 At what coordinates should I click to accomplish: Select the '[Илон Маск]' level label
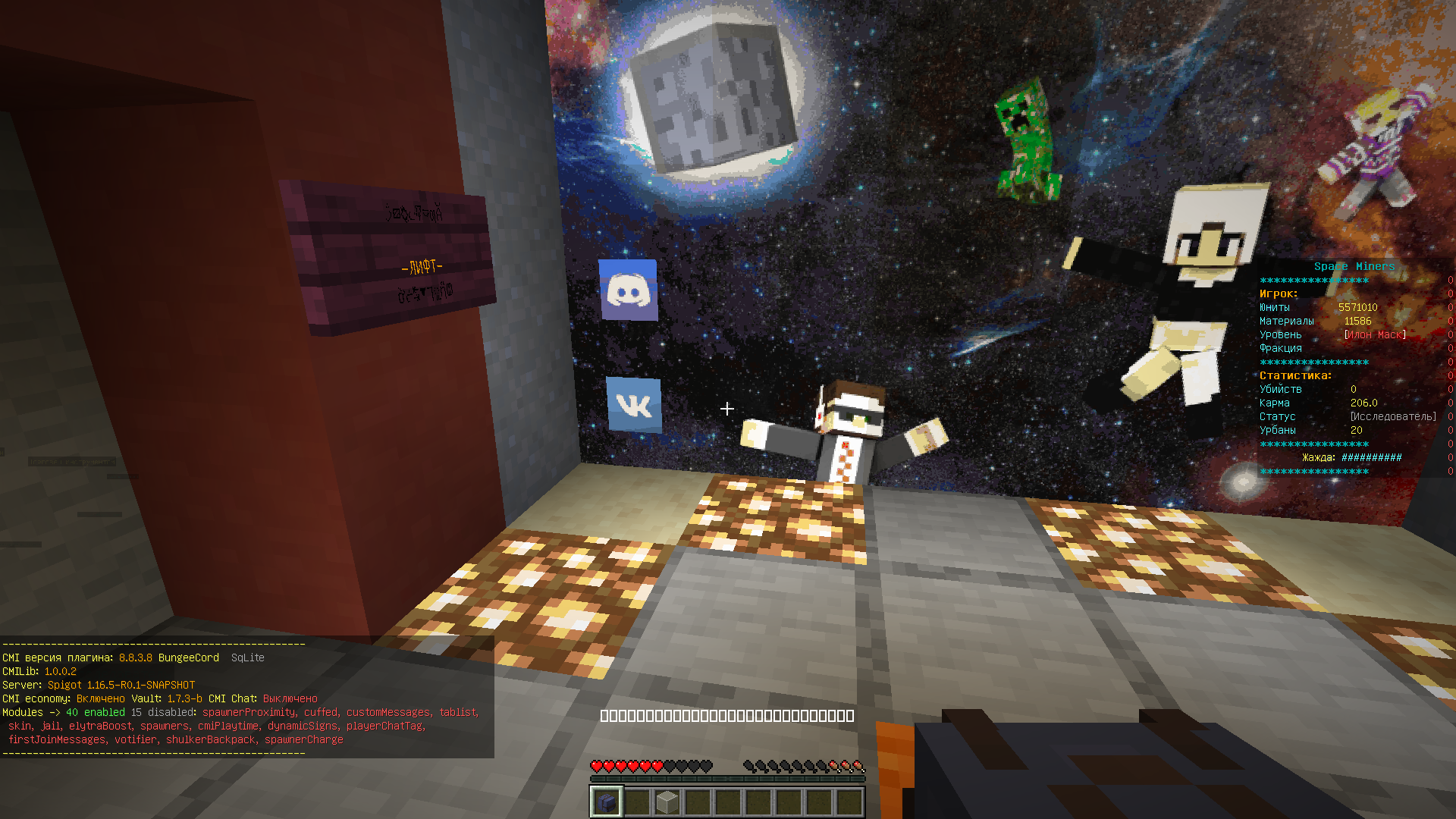pyautogui.click(x=1375, y=334)
